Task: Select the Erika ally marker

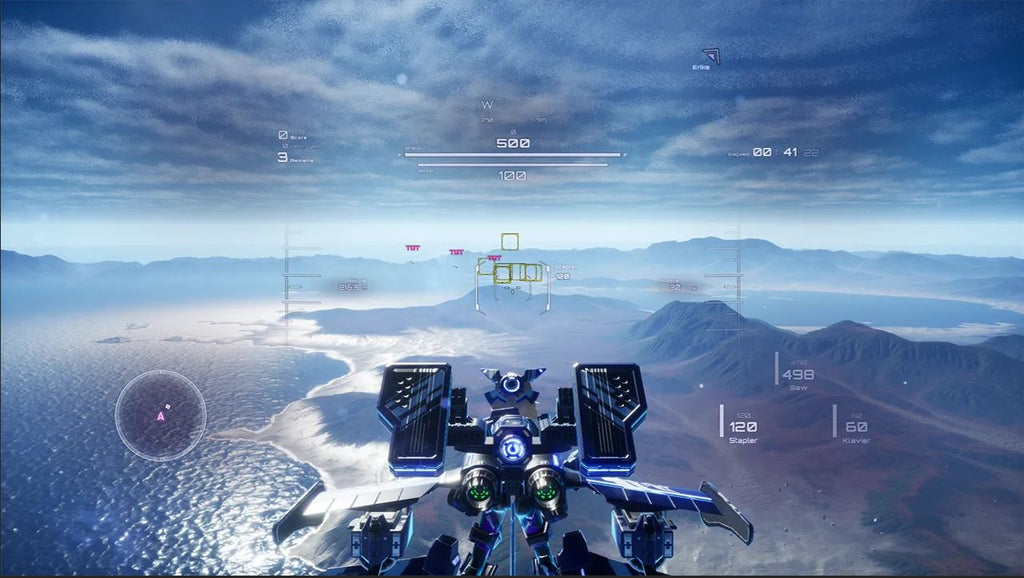Action: click(709, 57)
